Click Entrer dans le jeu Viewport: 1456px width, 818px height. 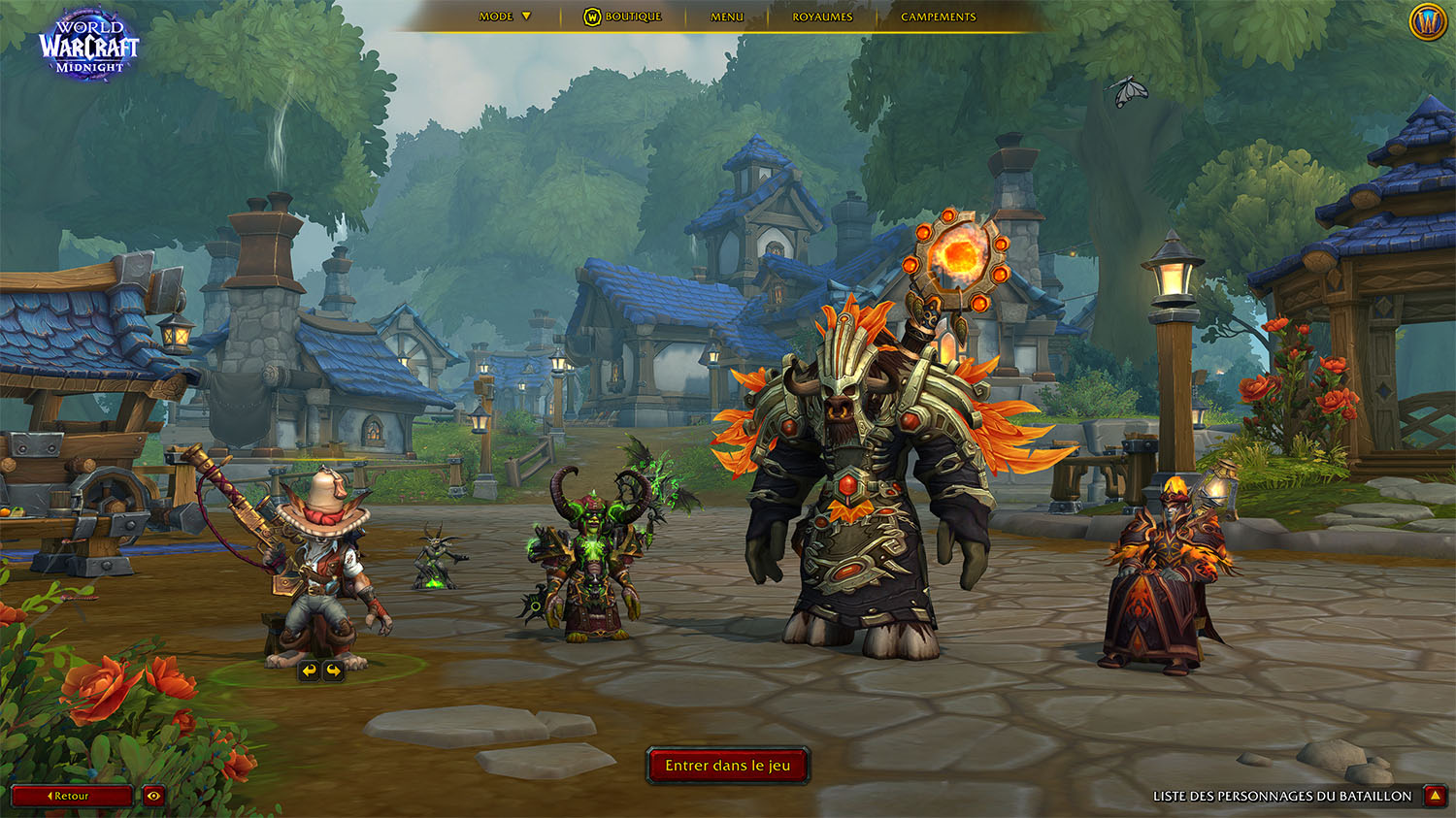click(x=728, y=766)
